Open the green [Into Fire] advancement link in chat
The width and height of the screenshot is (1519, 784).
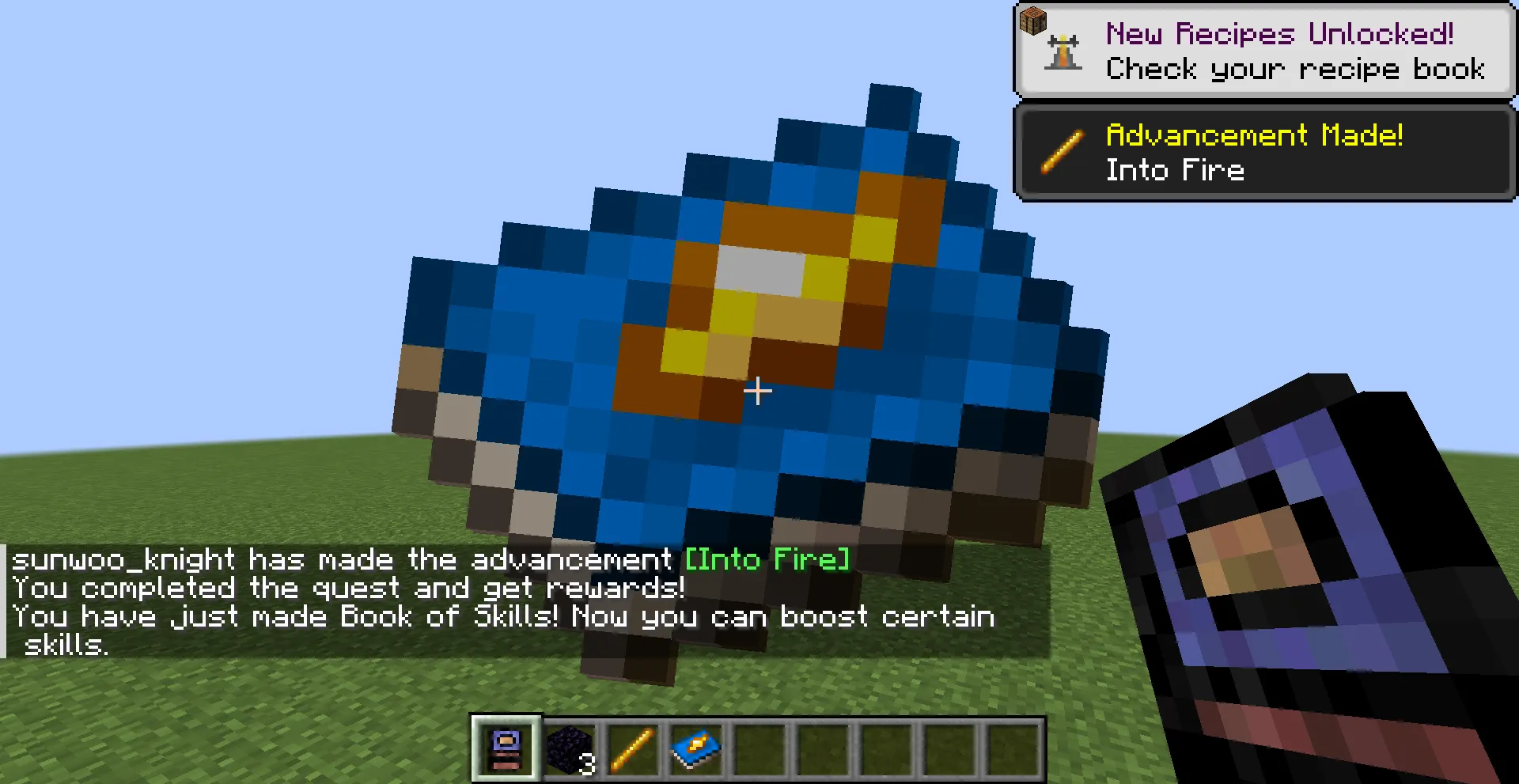pos(766,559)
